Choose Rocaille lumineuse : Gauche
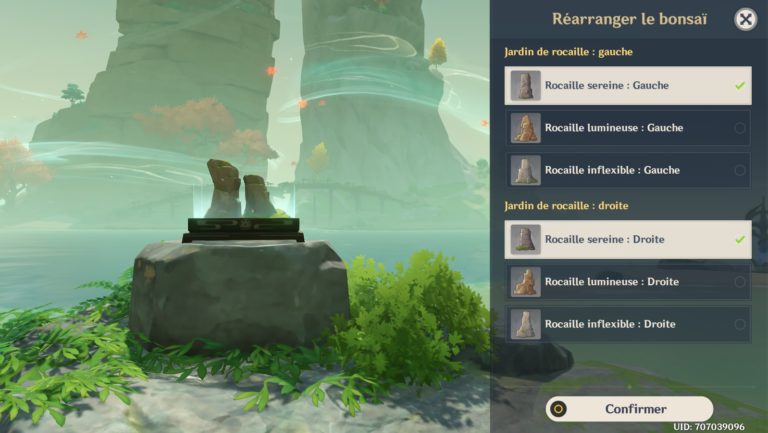Image resolution: width=768 pixels, height=433 pixels. [x=628, y=128]
